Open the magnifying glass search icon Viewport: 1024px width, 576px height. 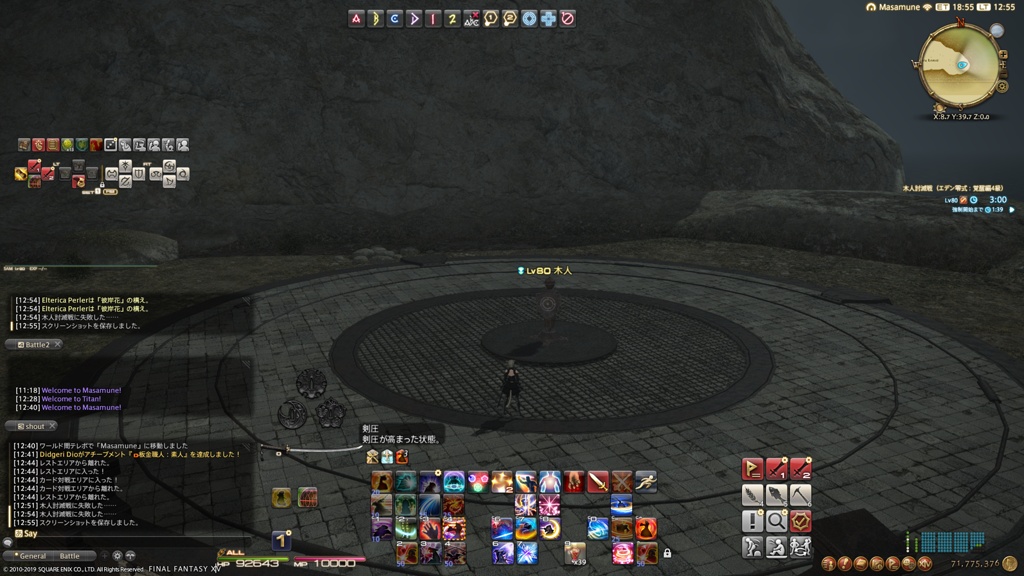(776, 520)
